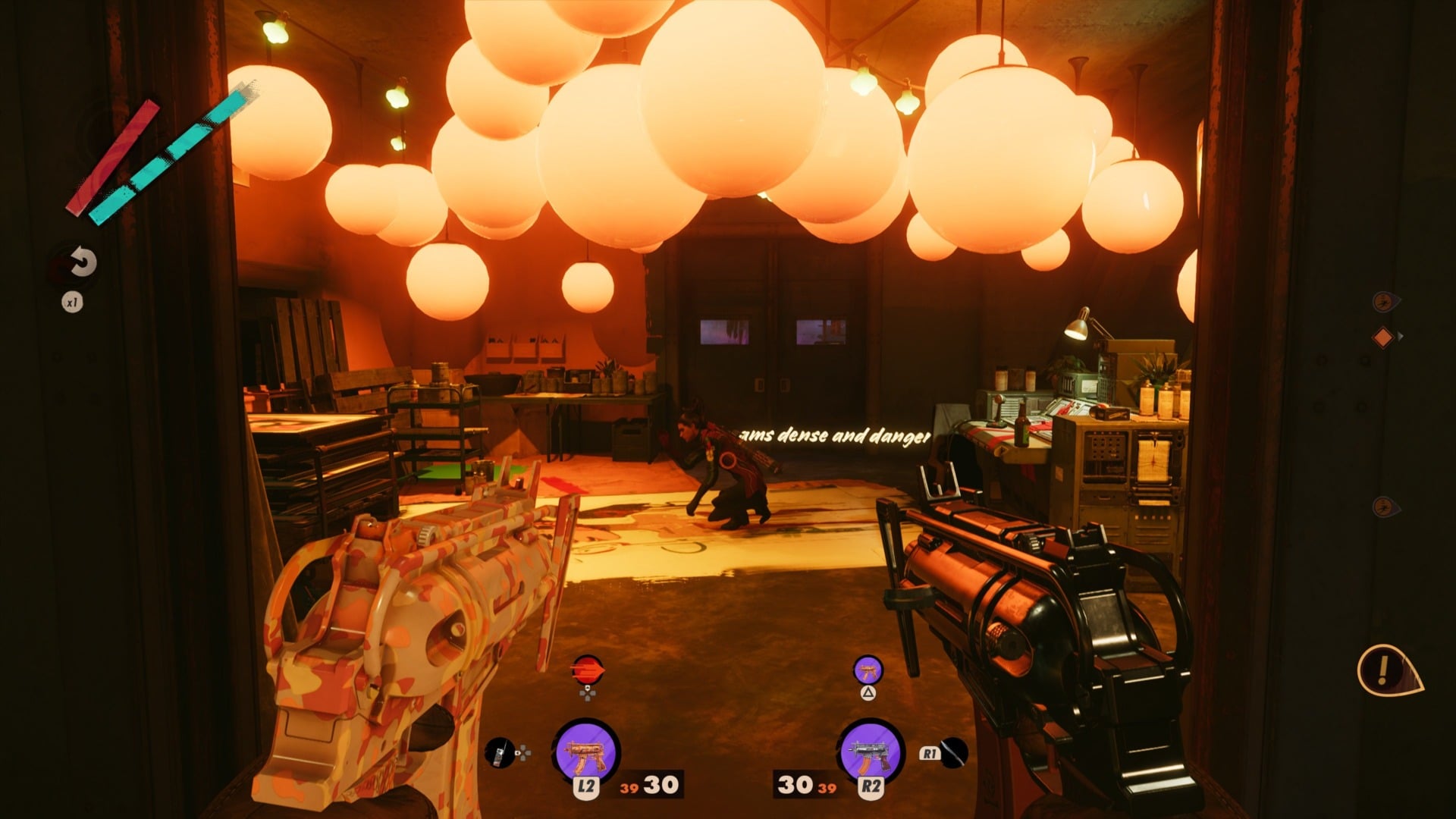Expand the objective marker via its small arrow

point(1401,335)
